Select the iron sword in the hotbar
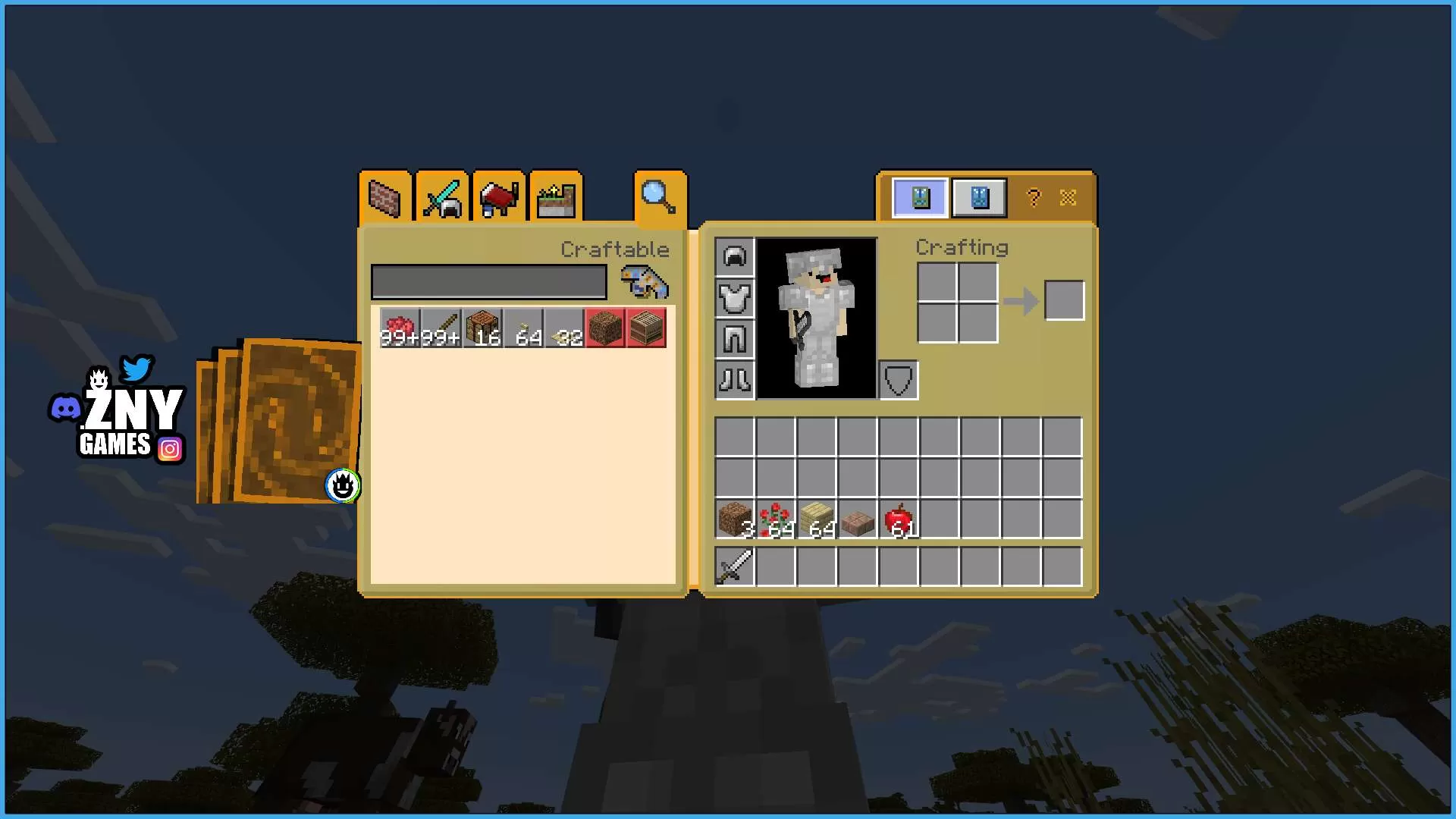 coord(733,566)
